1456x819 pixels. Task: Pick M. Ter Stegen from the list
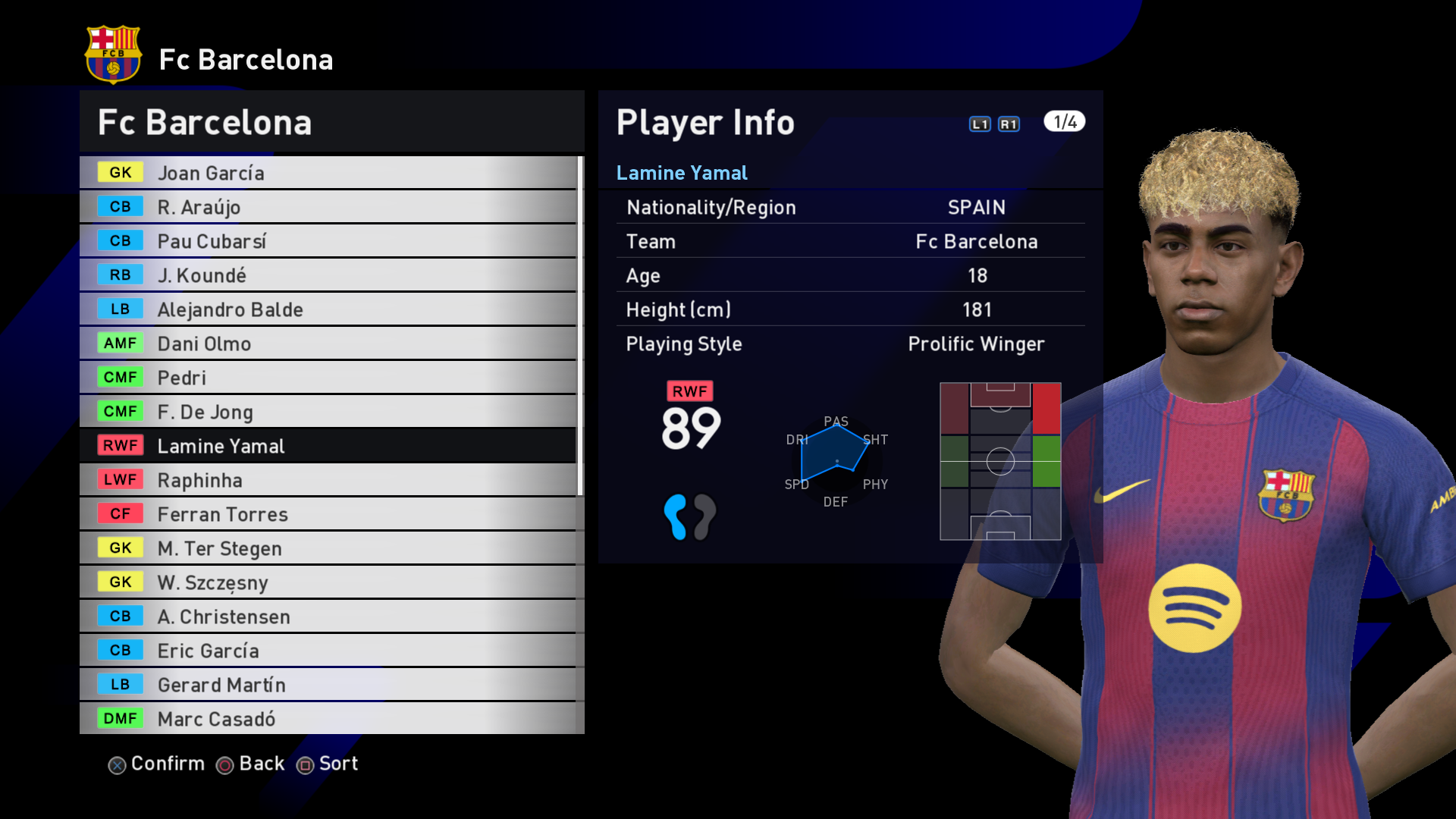[328, 548]
